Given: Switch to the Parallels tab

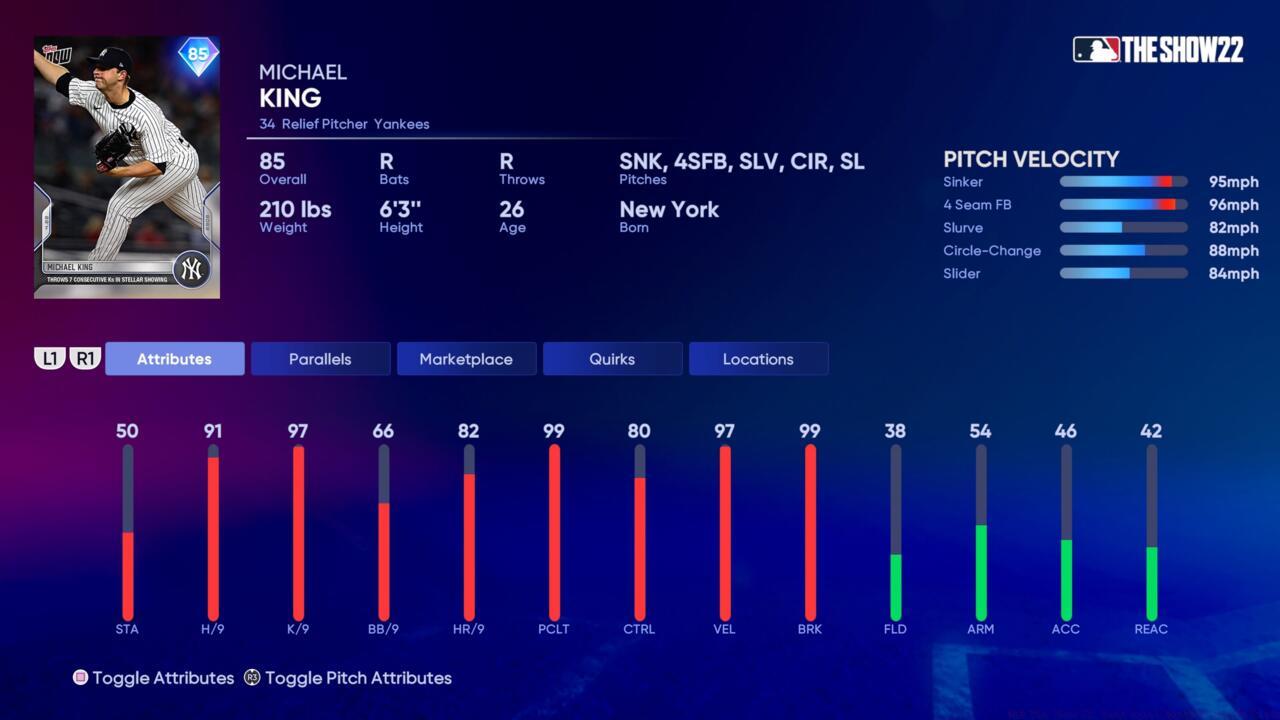Looking at the screenshot, I should point(320,358).
